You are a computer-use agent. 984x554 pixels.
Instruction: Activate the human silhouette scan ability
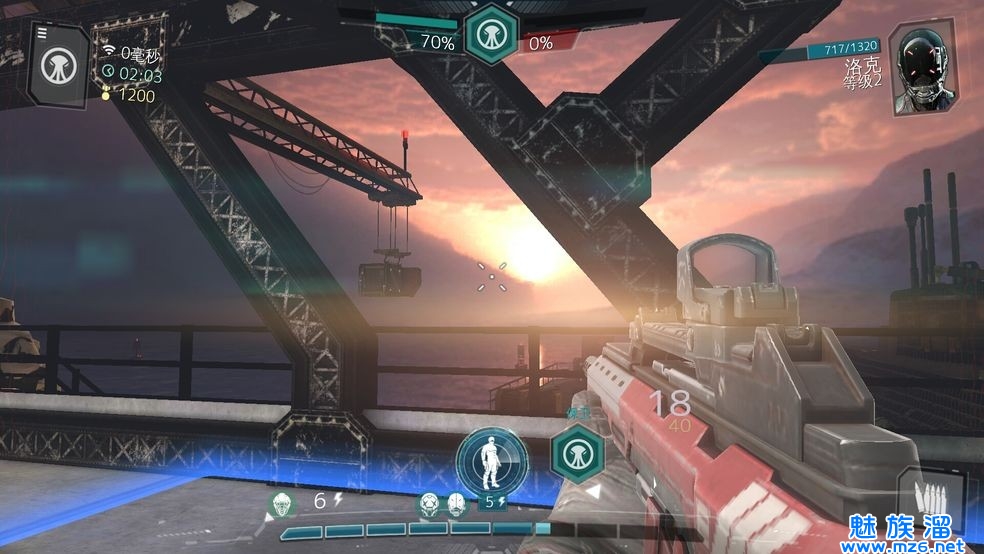492,461
